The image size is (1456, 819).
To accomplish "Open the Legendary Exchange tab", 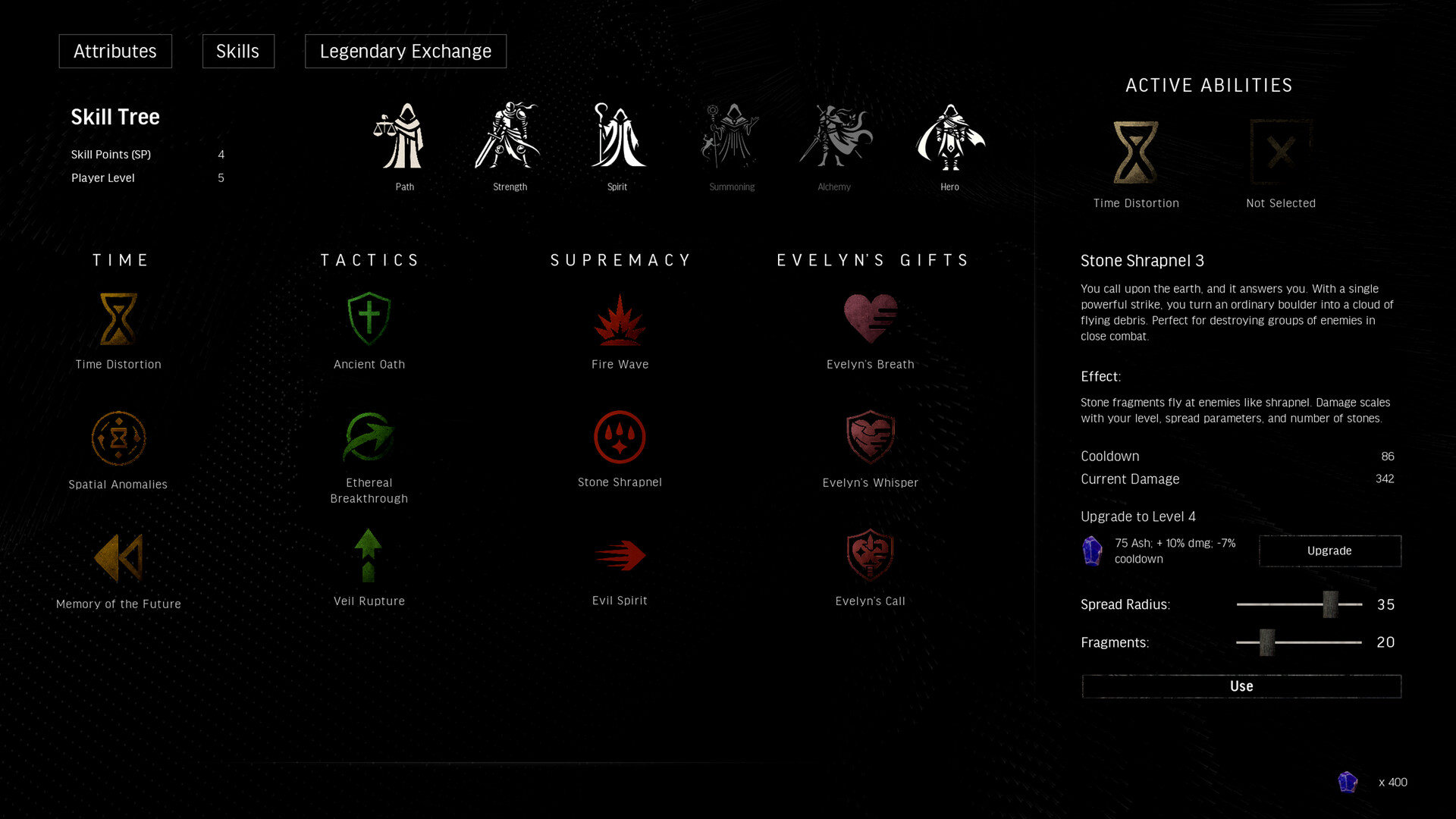I will [x=405, y=51].
